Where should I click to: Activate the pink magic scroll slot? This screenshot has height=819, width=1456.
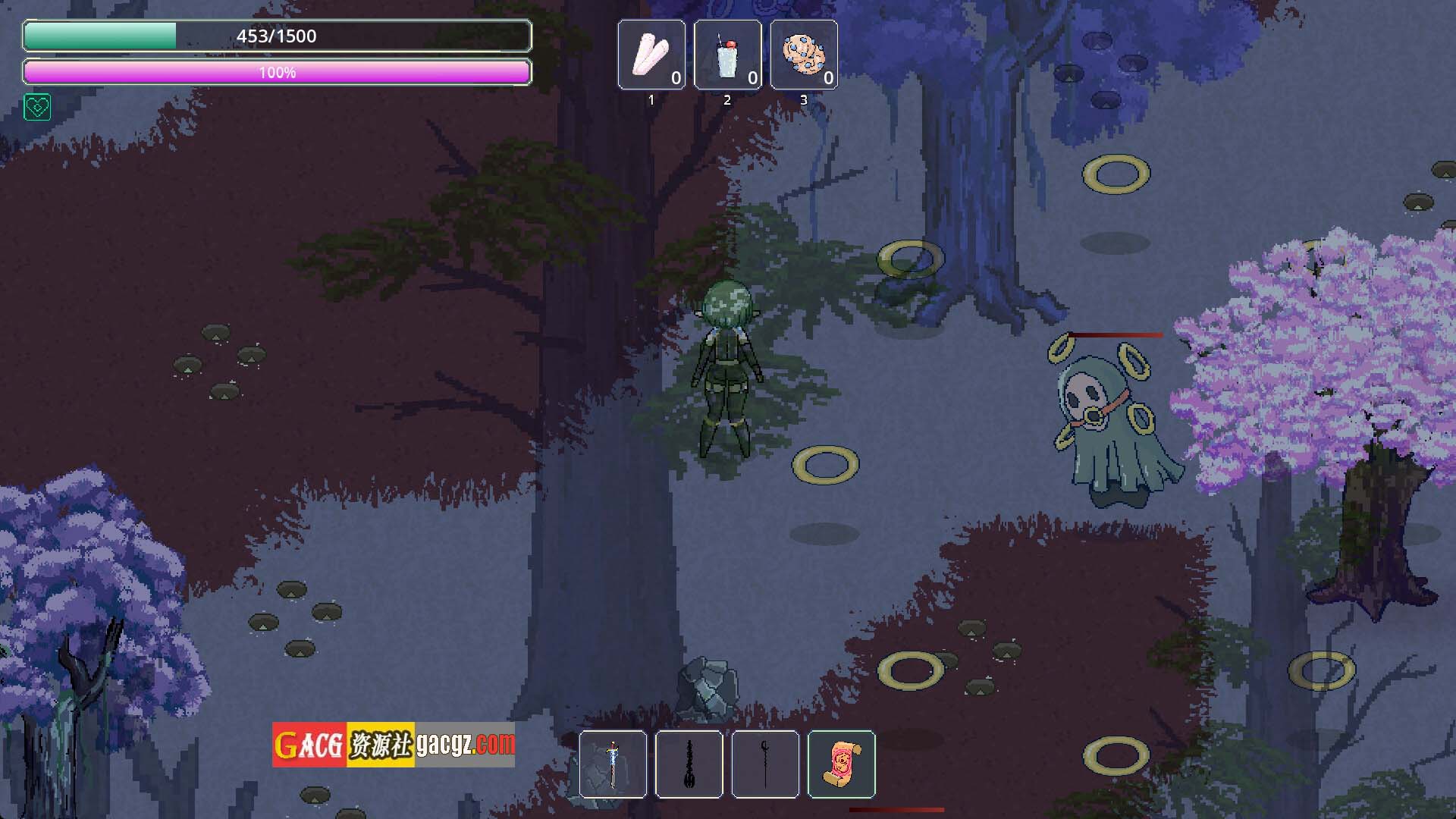pos(842,764)
